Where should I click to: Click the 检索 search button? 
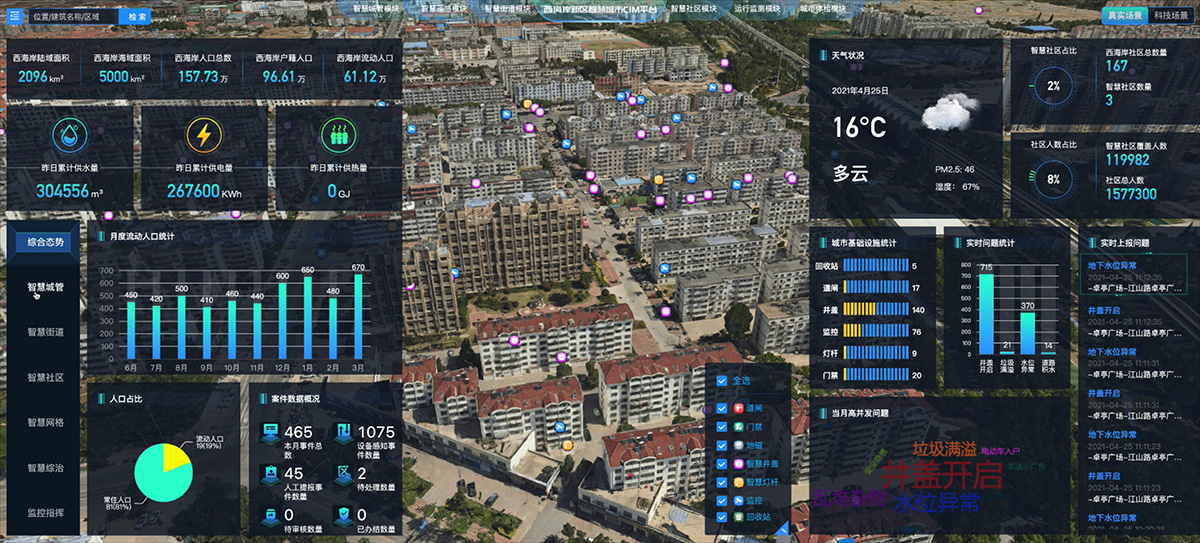pos(137,17)
